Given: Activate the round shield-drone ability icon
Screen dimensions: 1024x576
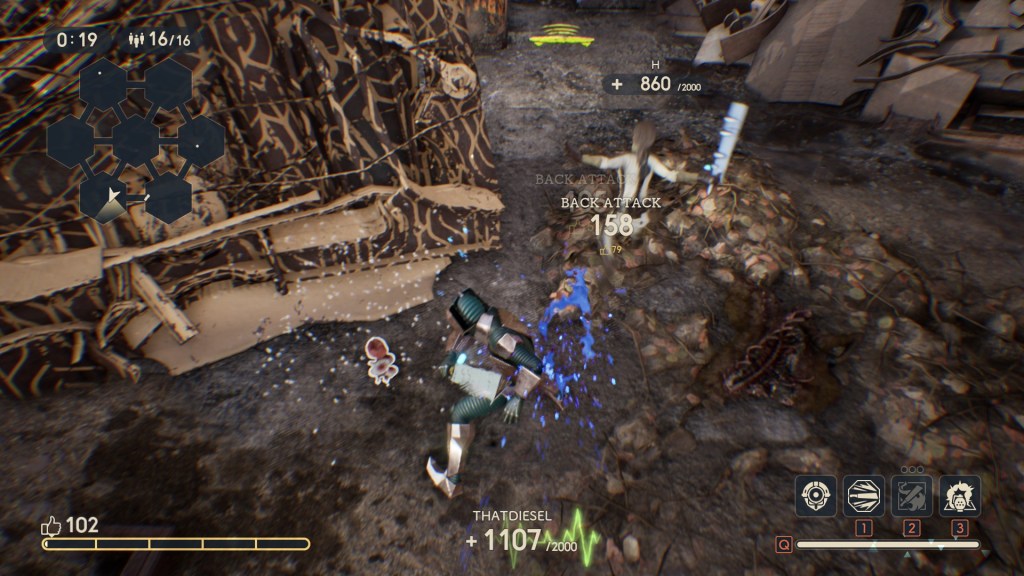Looking at the screenshot, I should pos(815,496).
